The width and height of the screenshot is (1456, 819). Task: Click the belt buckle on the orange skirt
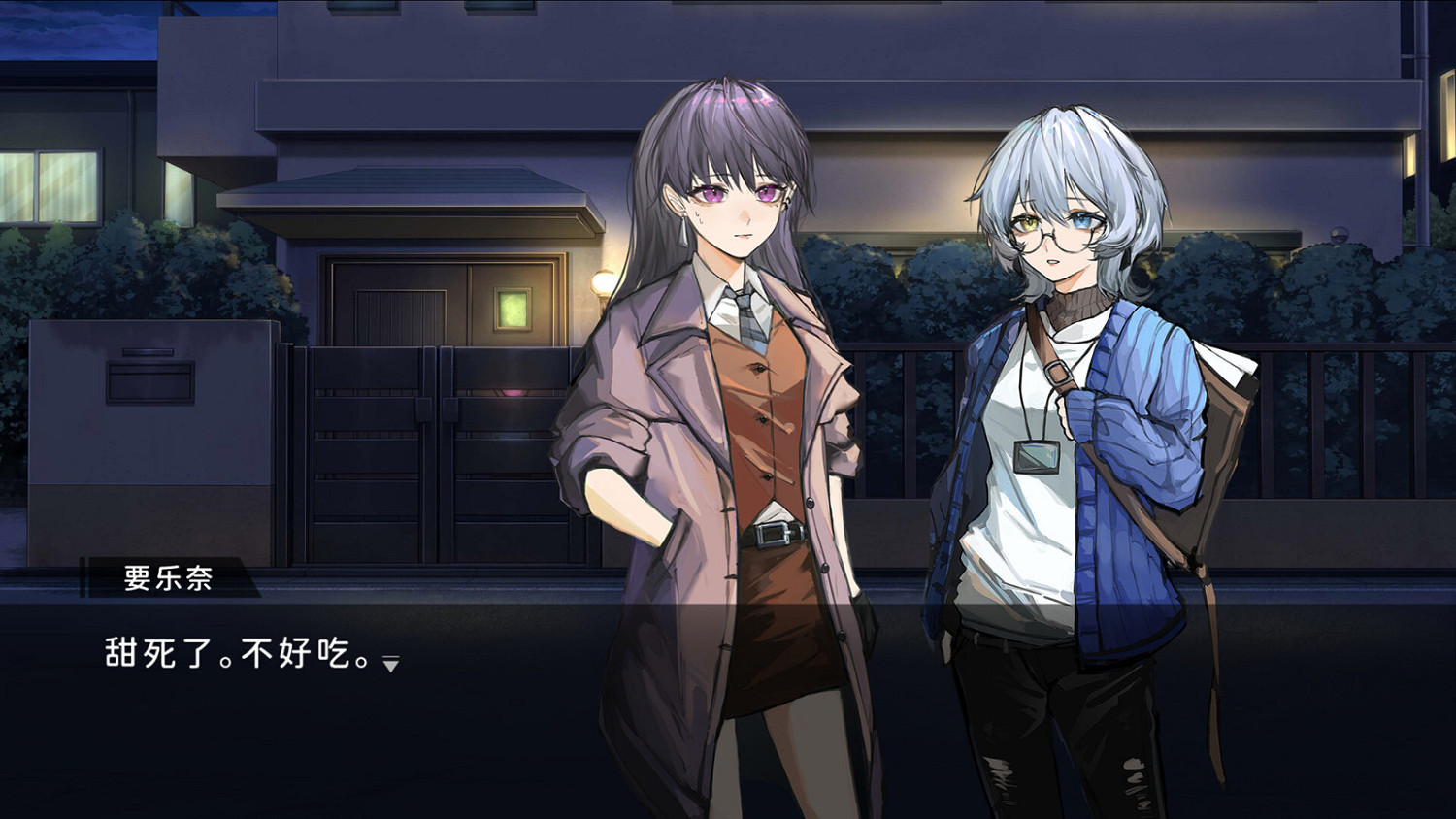pos(775,535)
